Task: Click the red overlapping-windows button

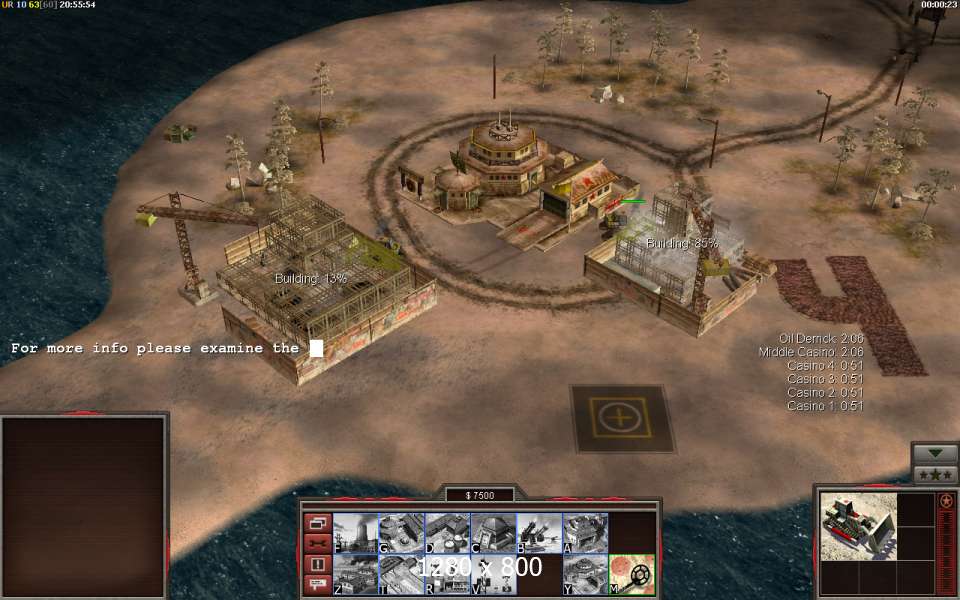Action: 317,523
